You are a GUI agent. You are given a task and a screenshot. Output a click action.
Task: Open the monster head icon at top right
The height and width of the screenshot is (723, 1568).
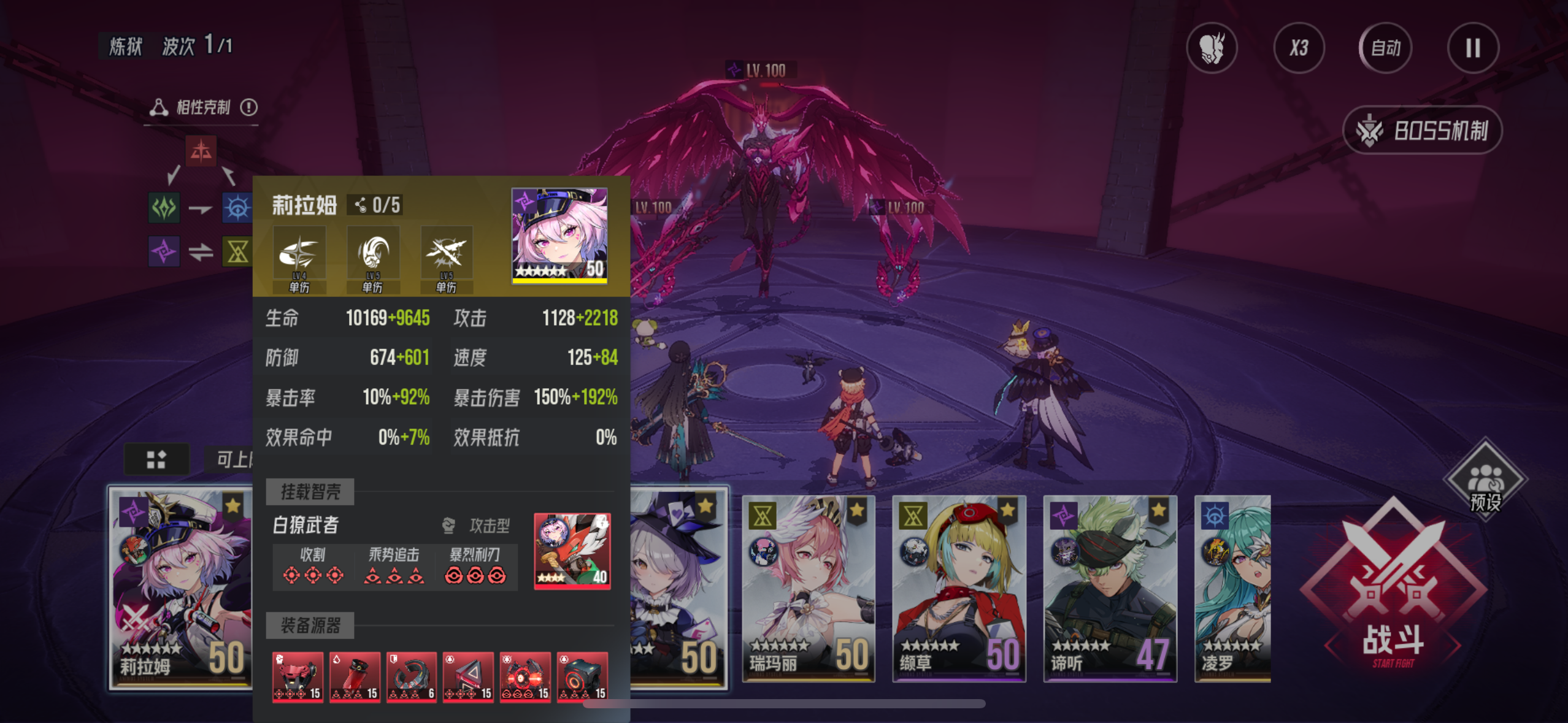pos(1212,48)
